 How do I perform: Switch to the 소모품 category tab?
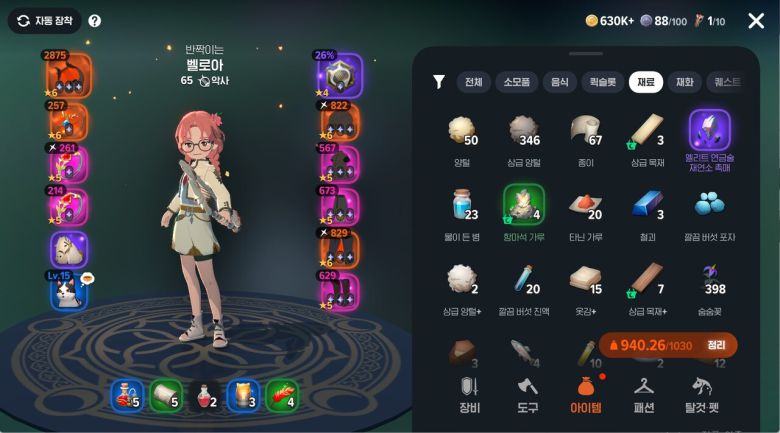tap(516, 82)
